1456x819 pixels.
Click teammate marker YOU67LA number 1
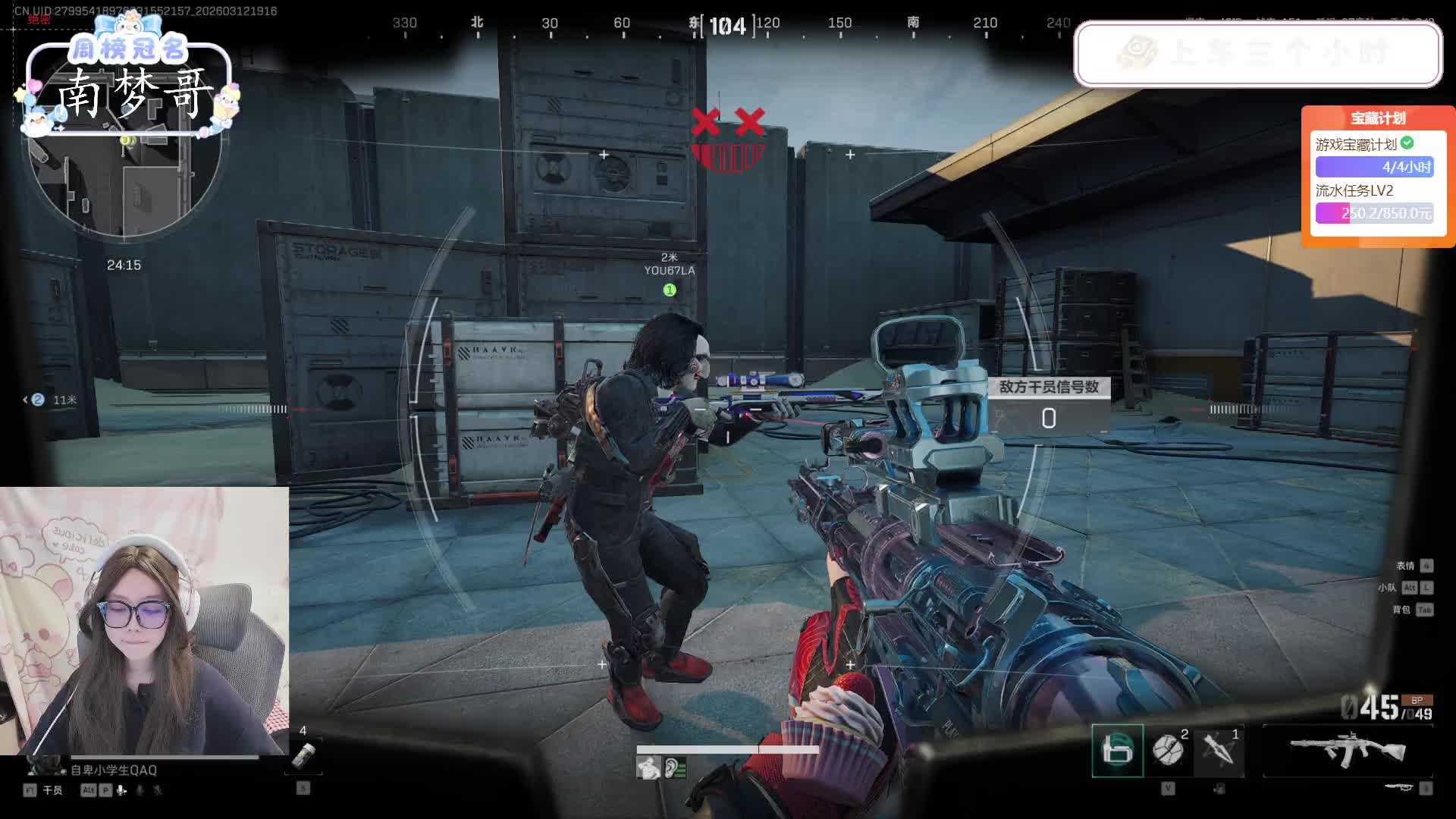pos(669,290)
